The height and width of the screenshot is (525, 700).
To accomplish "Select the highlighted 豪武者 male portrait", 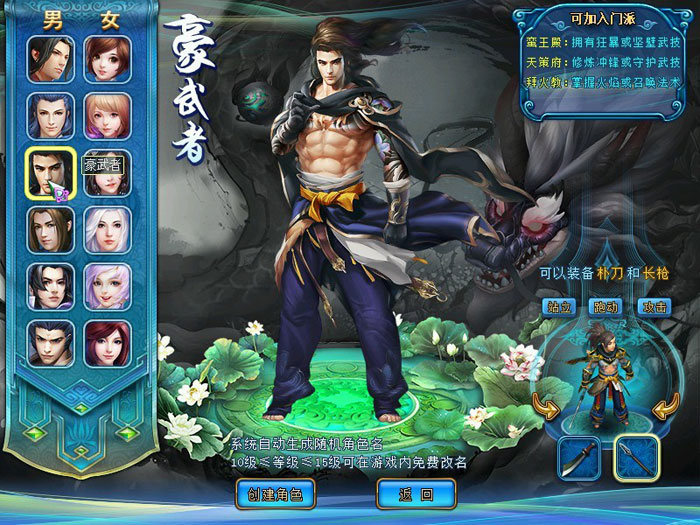I will (x=49, y=173).
